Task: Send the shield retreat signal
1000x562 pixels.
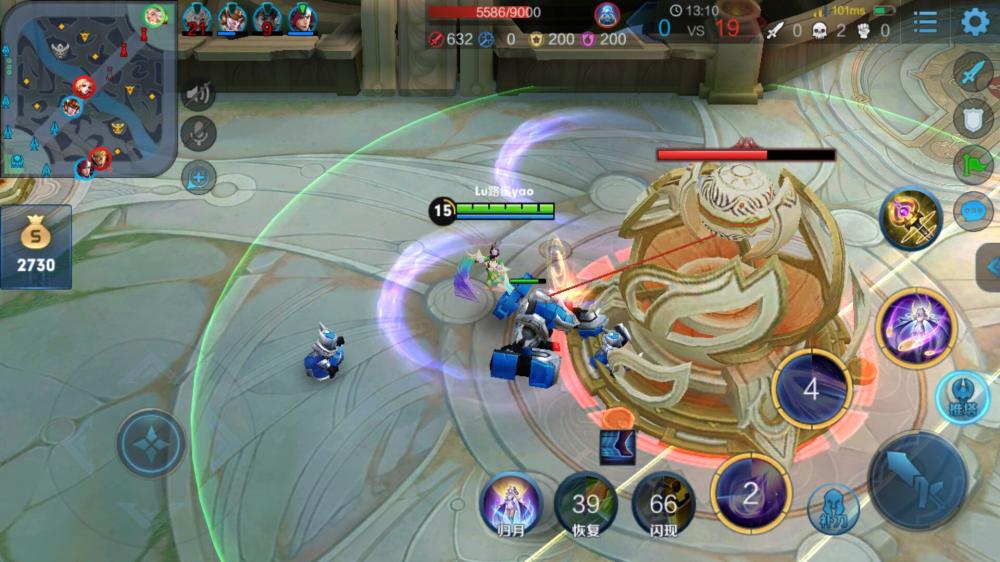Action: tap(972, 119)
